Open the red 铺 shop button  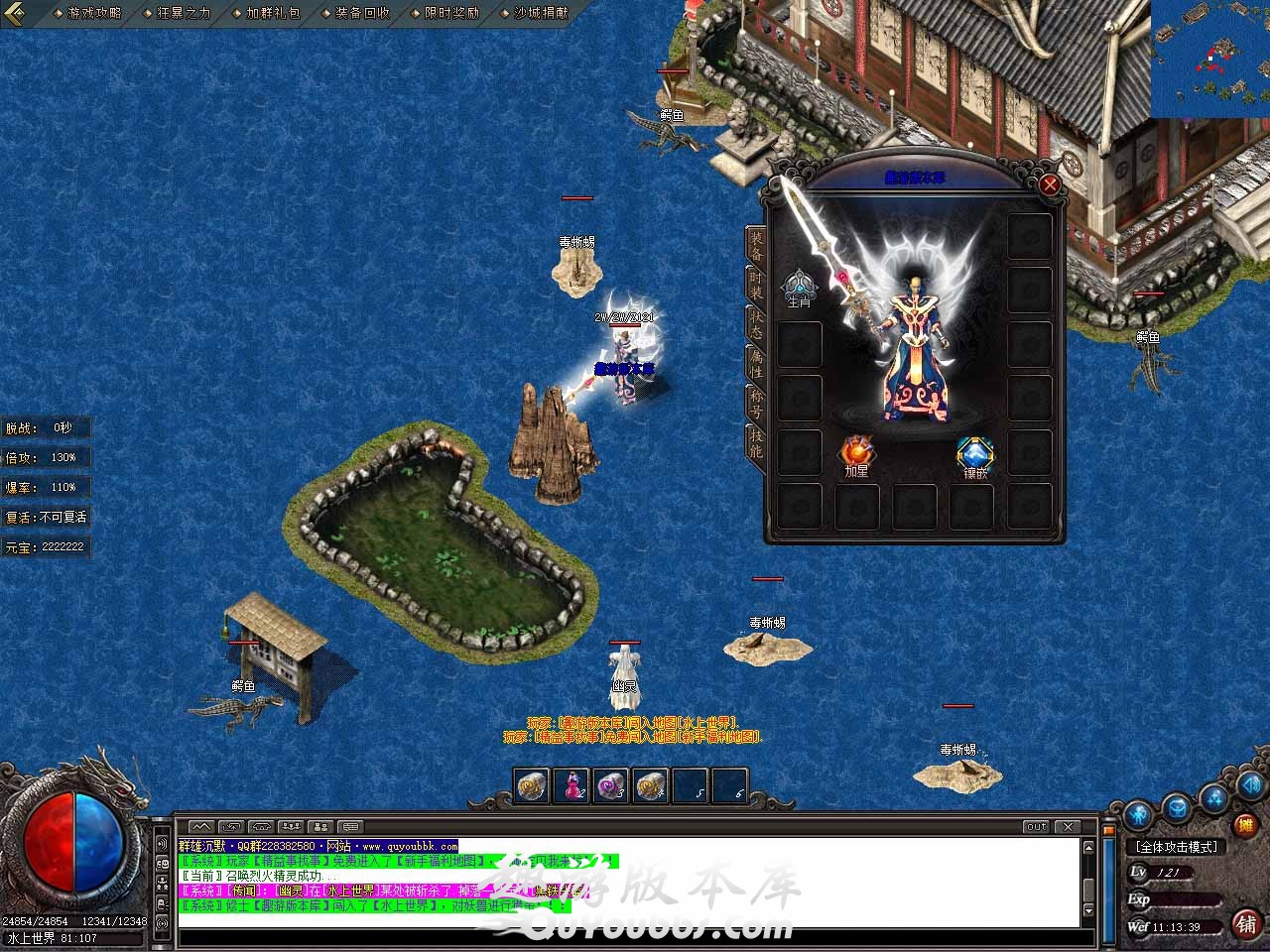click(x=1246, y=923)
